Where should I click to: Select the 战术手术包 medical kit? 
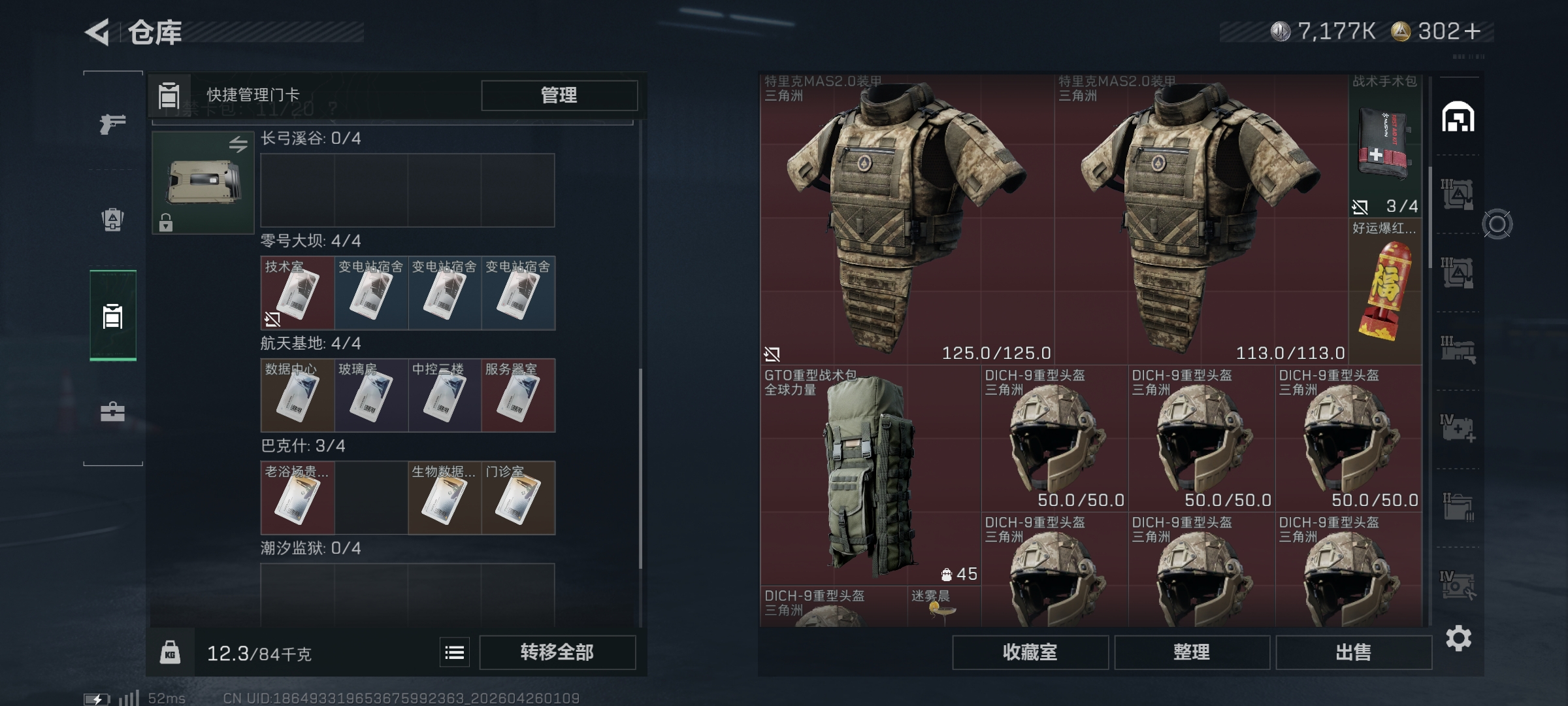click(1384, 145)
